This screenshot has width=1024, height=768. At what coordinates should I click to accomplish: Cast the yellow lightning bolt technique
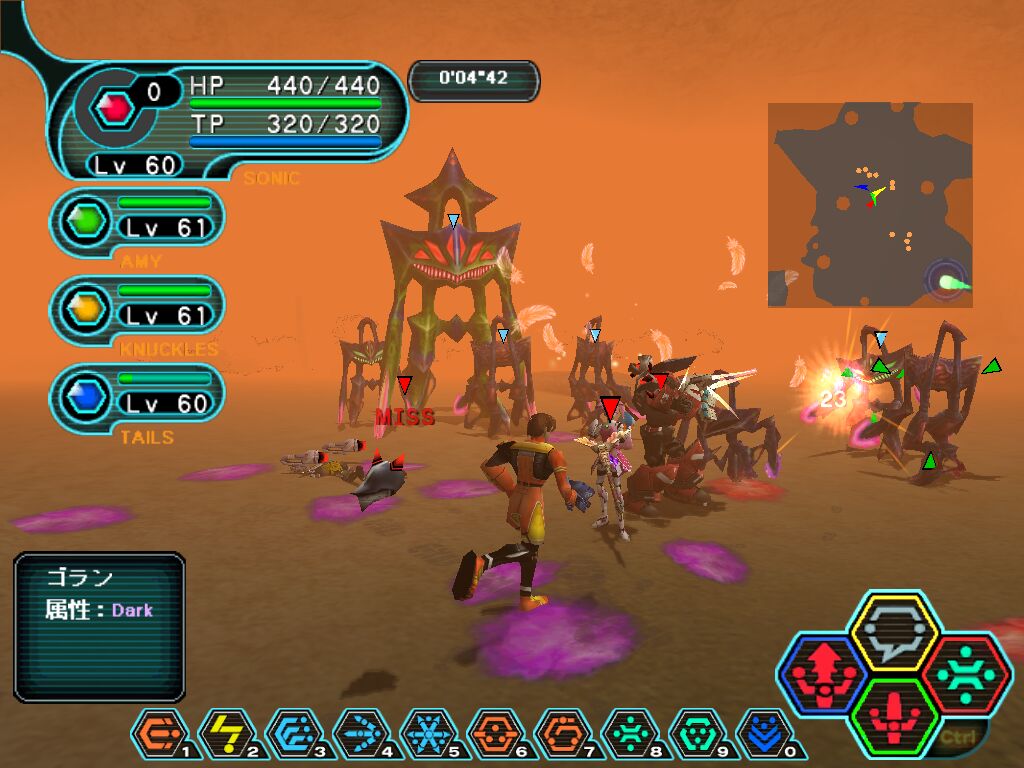(225, 735)
